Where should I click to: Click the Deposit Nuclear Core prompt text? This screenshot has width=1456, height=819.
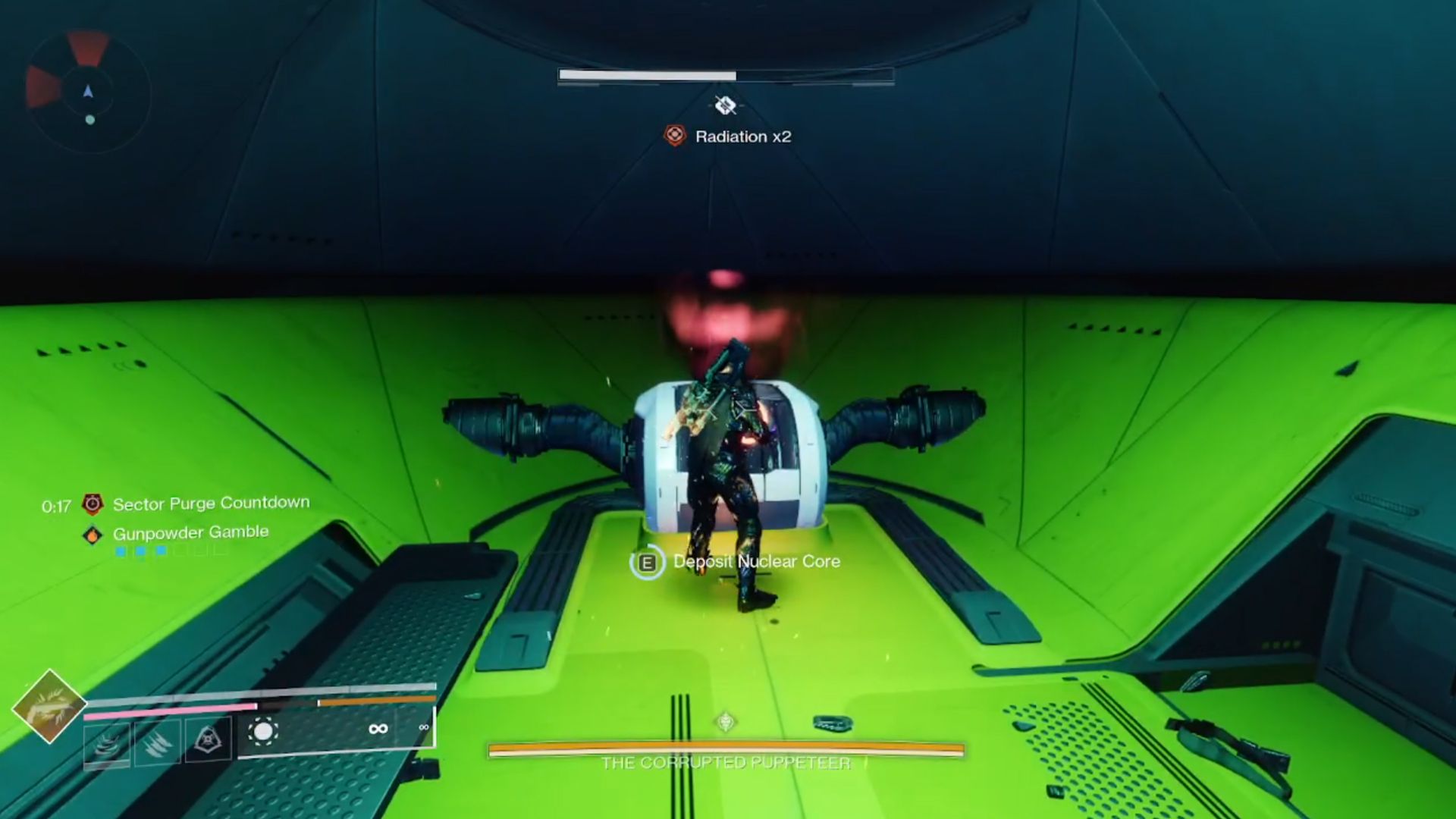click(755, 563)
